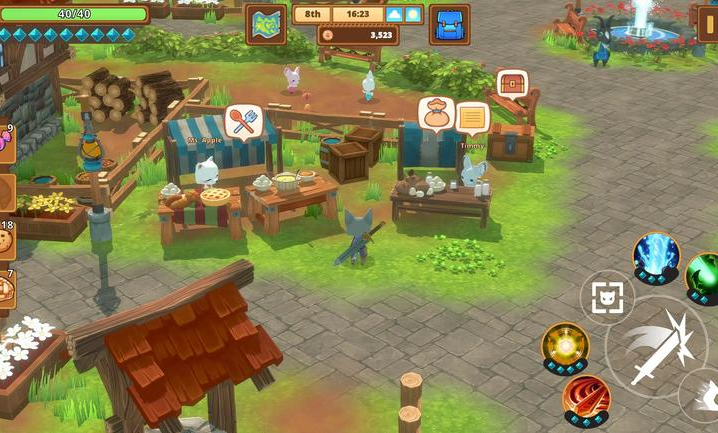Tap the treasure chest bubble
The width and height of the screenshot is (718, 433).
click(x=511, y=82)
